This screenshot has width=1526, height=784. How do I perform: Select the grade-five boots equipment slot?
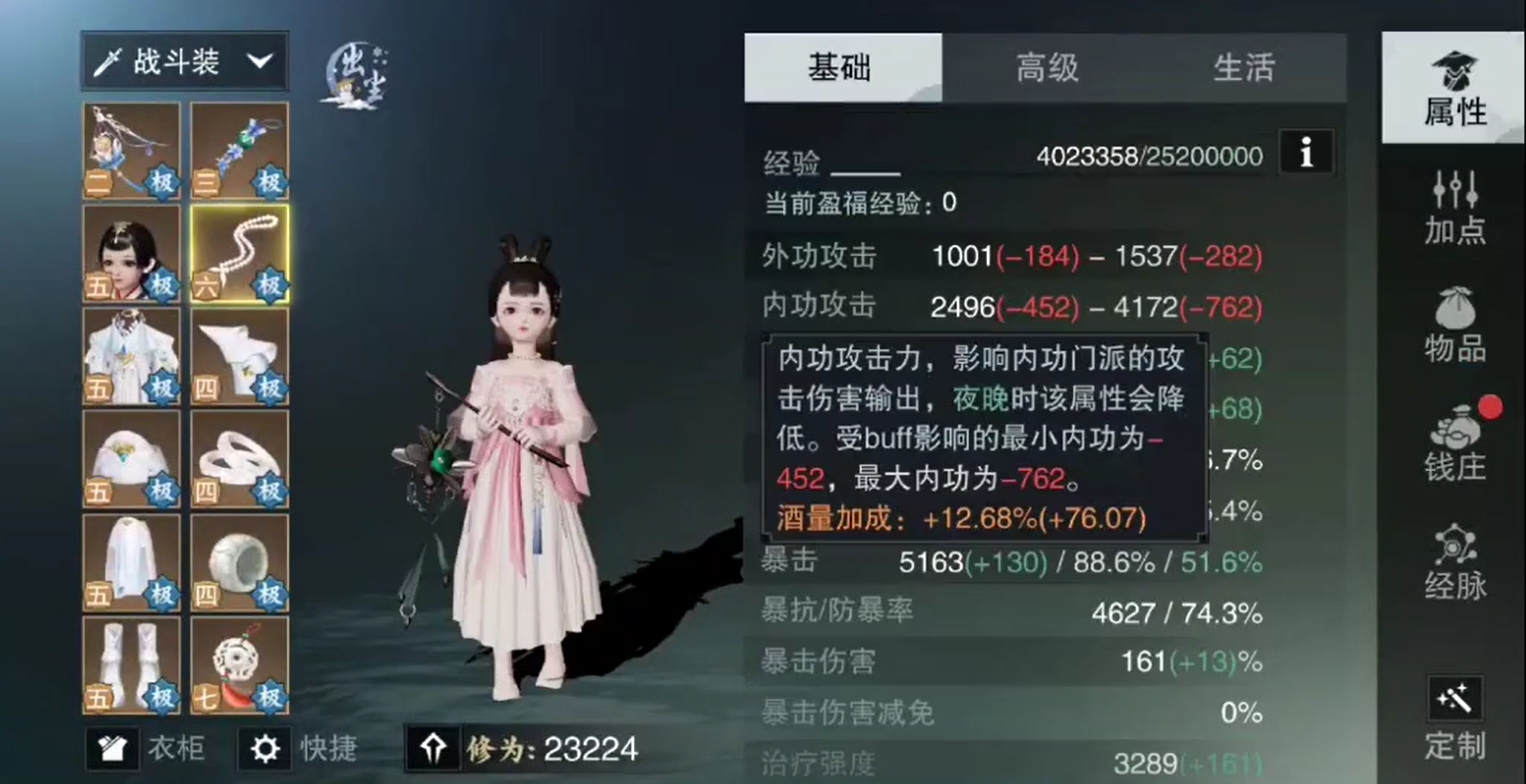click(x=131, y=662)
